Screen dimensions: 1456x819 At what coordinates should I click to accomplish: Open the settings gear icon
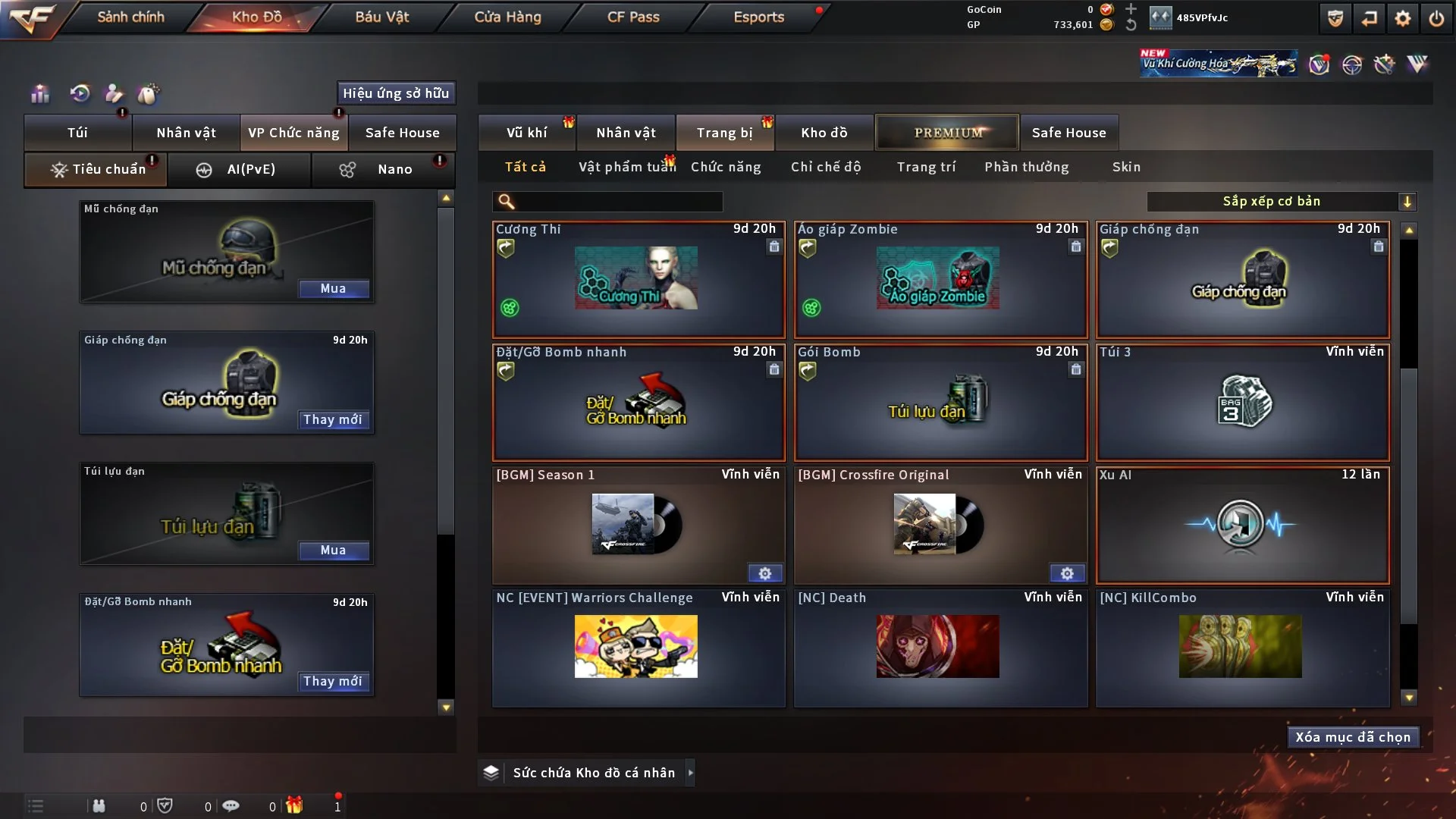(1402, 18)
